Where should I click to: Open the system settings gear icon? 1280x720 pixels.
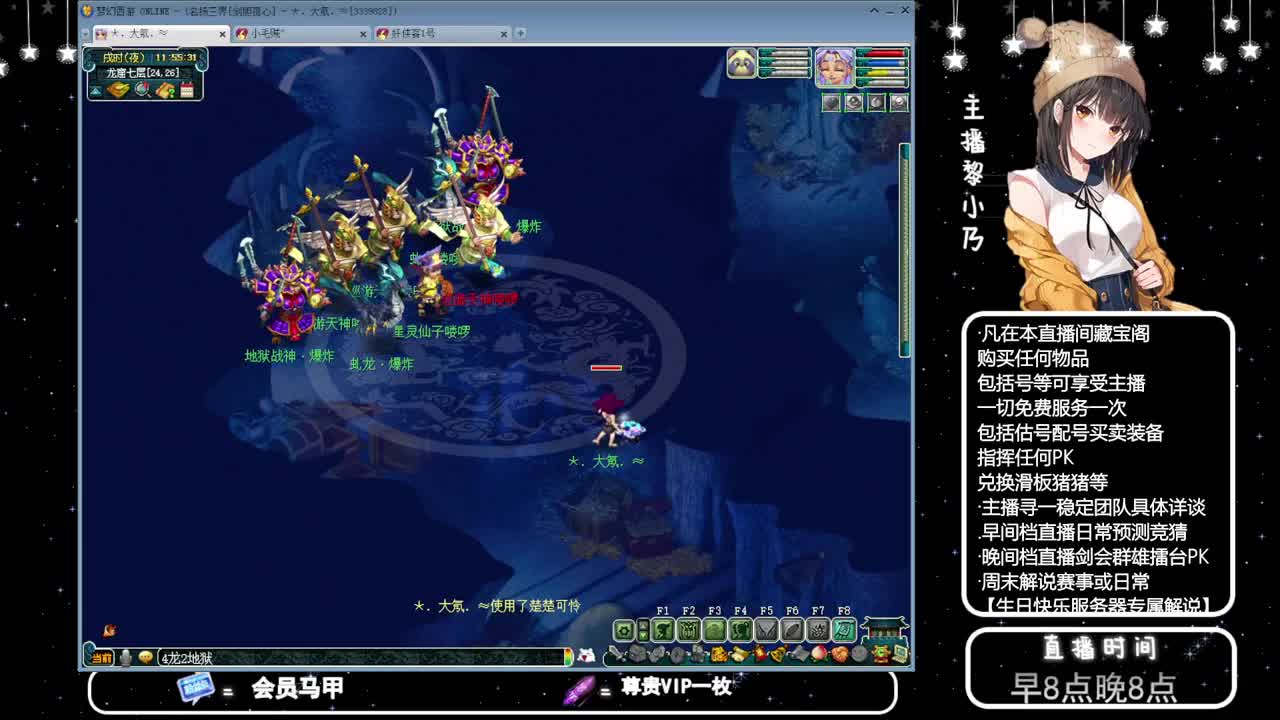tap(624, 630)
